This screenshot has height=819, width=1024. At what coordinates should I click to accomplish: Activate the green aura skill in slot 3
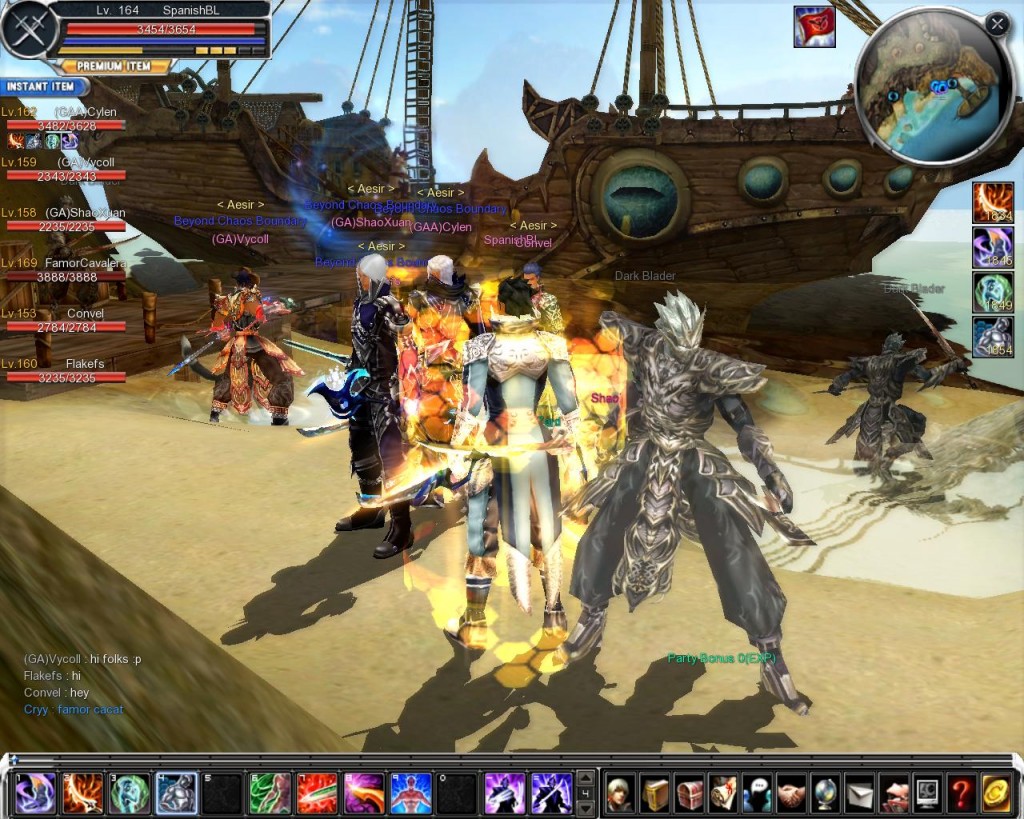130,794
